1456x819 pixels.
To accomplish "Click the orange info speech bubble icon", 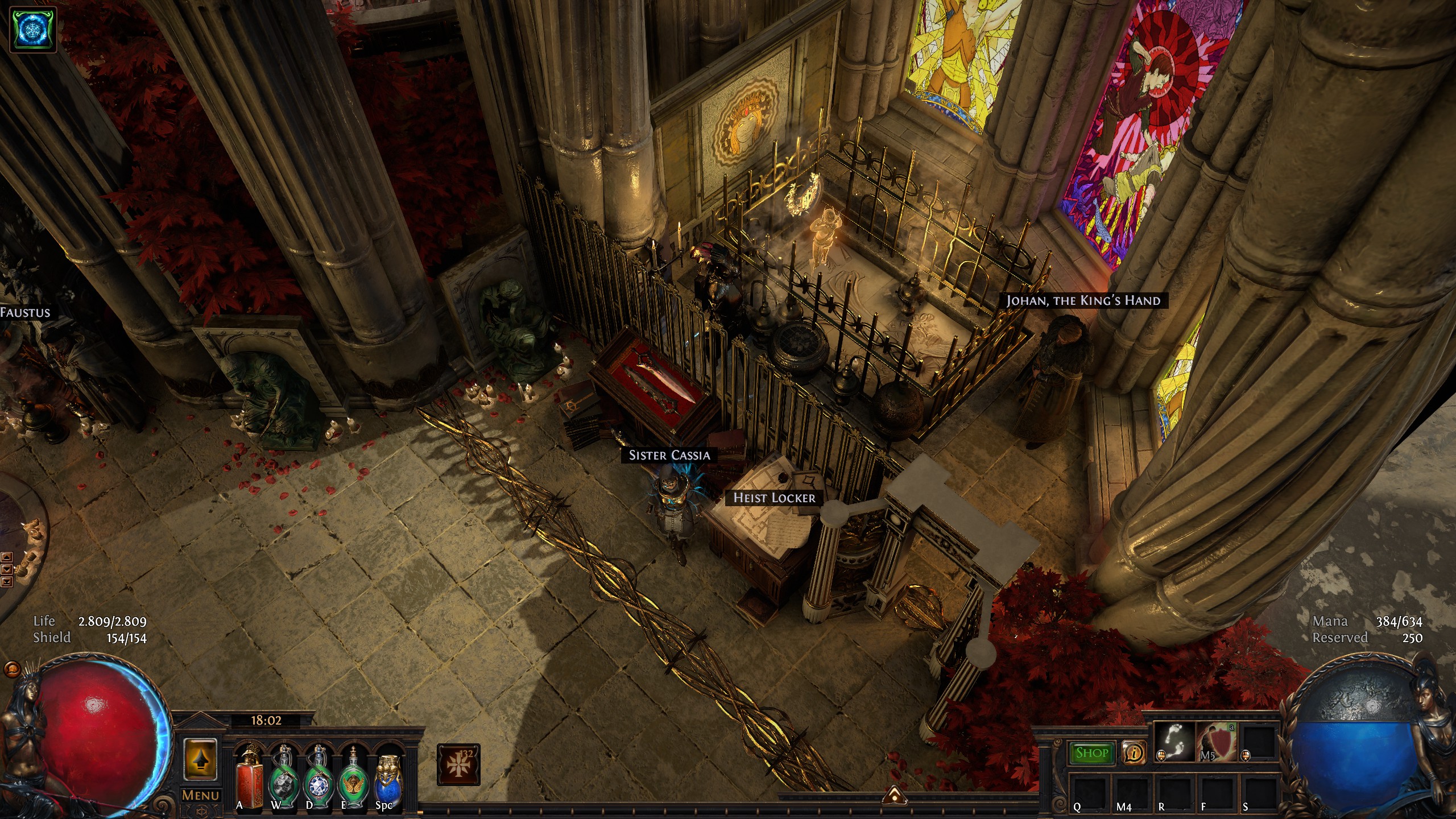I will pos(1134,753).
